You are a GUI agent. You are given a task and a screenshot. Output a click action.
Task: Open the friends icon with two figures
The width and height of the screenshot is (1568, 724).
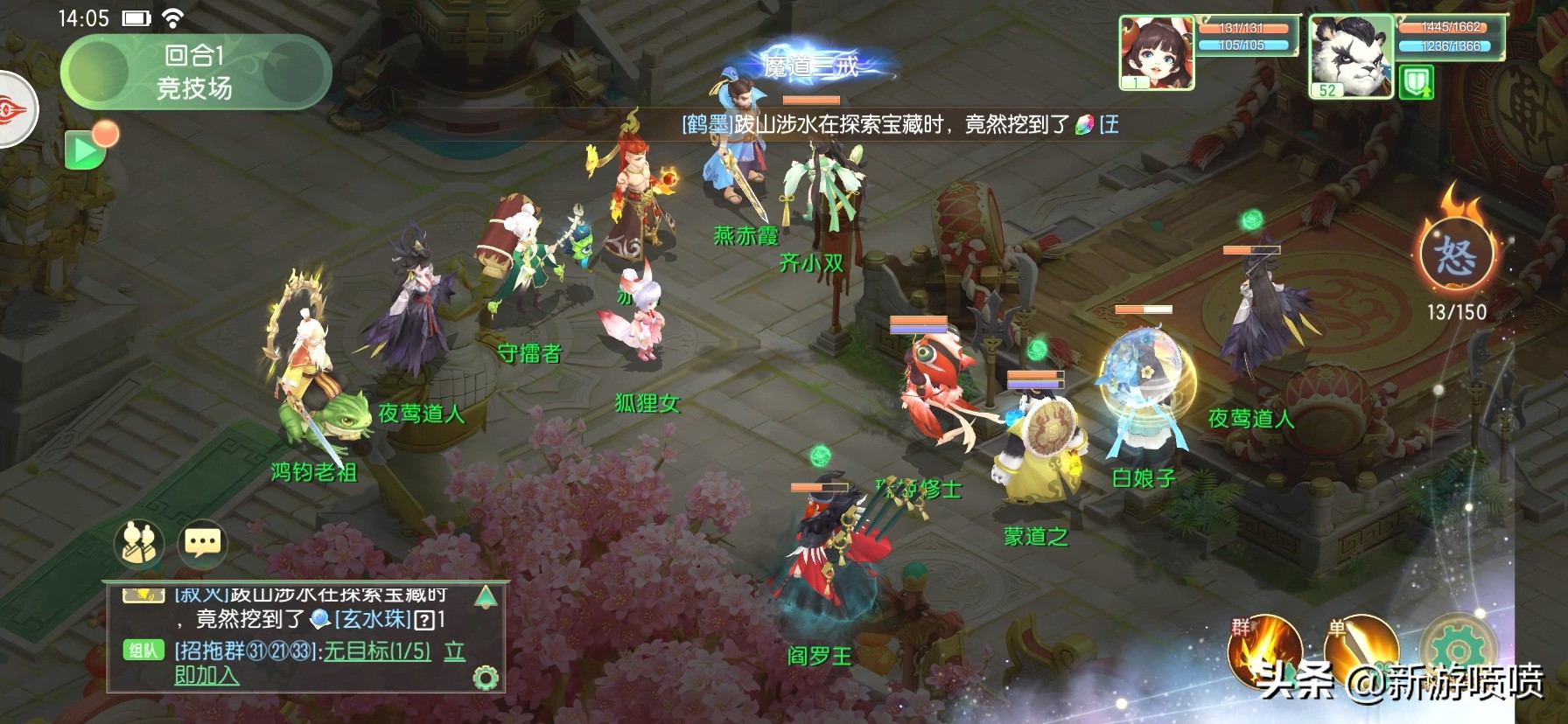[x=140, y=544]
